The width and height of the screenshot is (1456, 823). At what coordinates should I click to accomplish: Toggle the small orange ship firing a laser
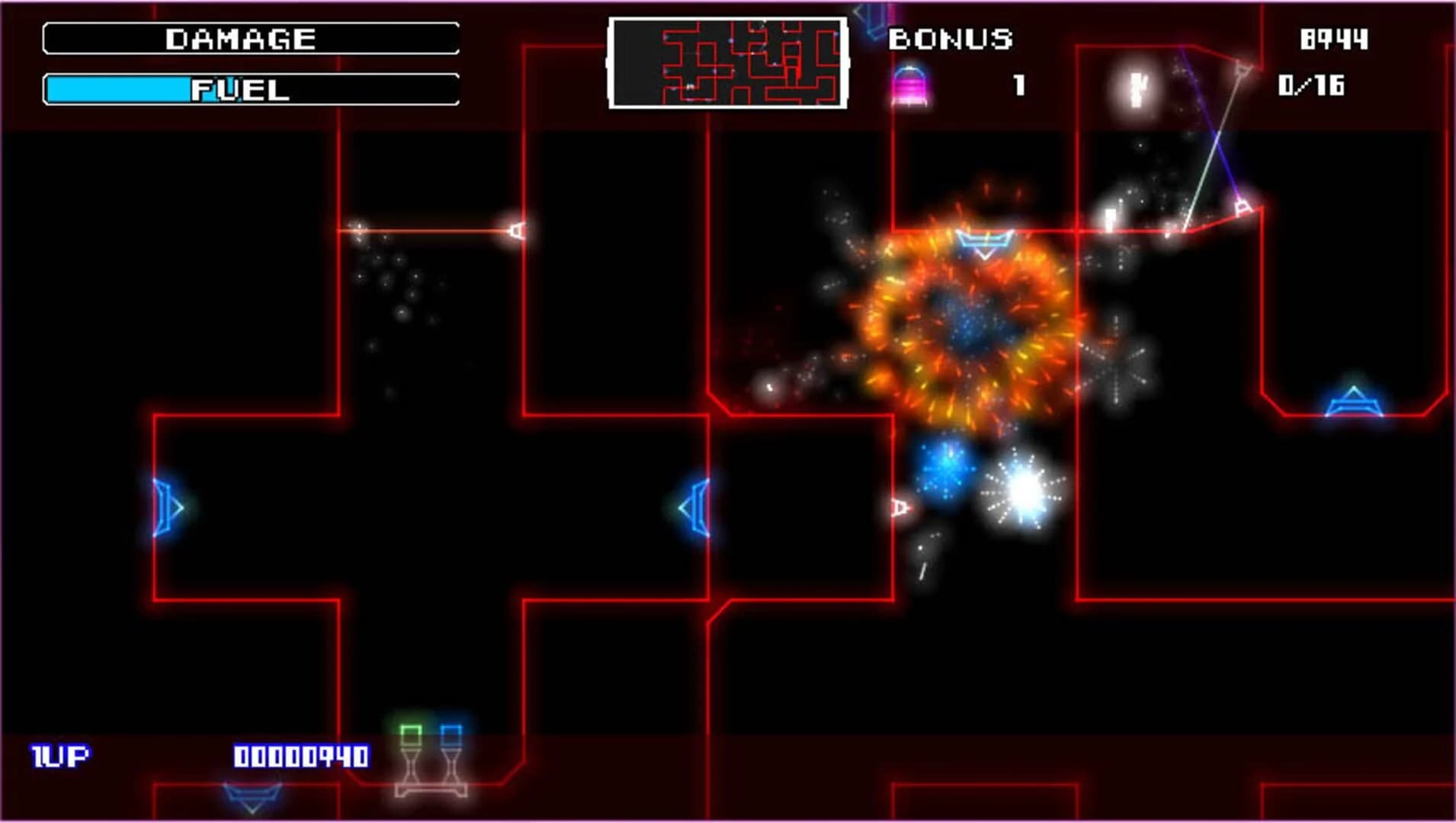(x=518, y=231)
